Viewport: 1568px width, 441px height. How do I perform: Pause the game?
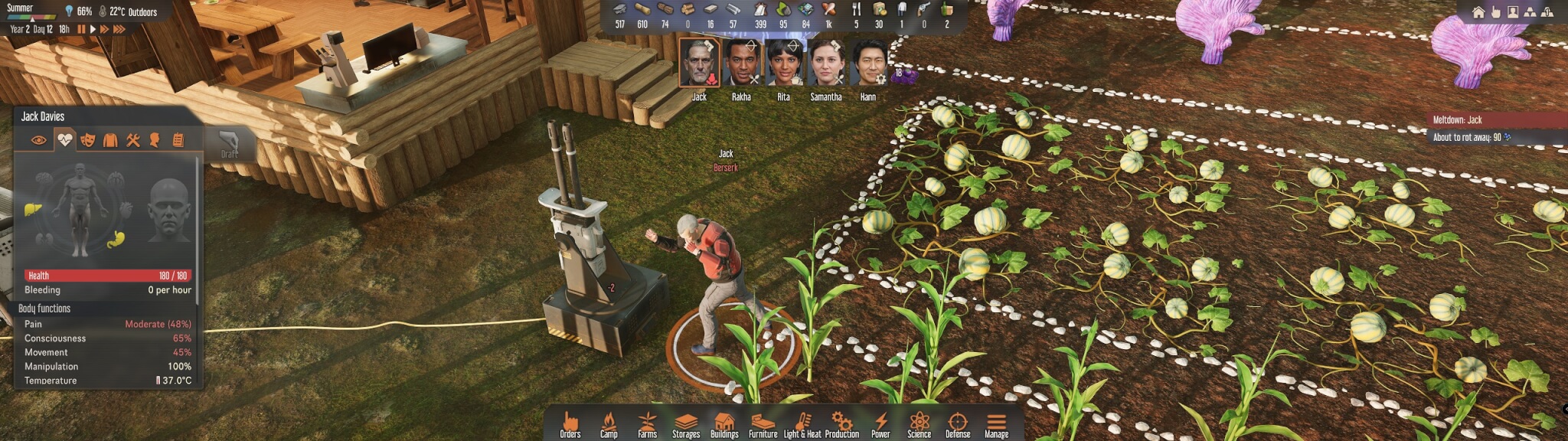[x=81, y=29]
